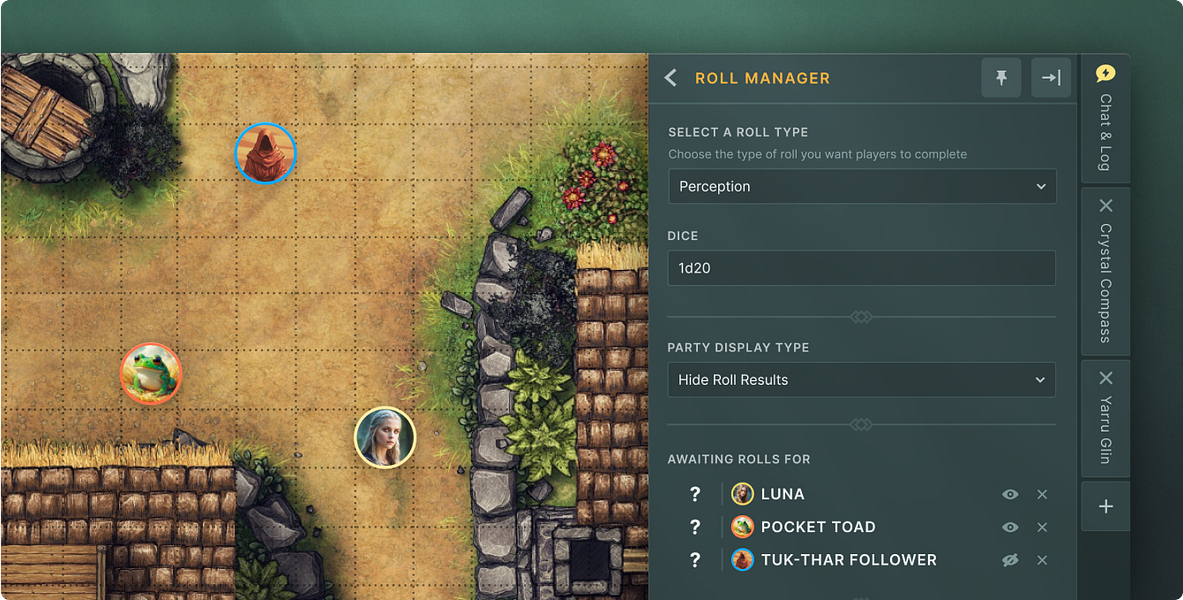This screenshot has height=600, width=1183.
Task: Switch to the Chat & Log tab
Action: 1105,118
